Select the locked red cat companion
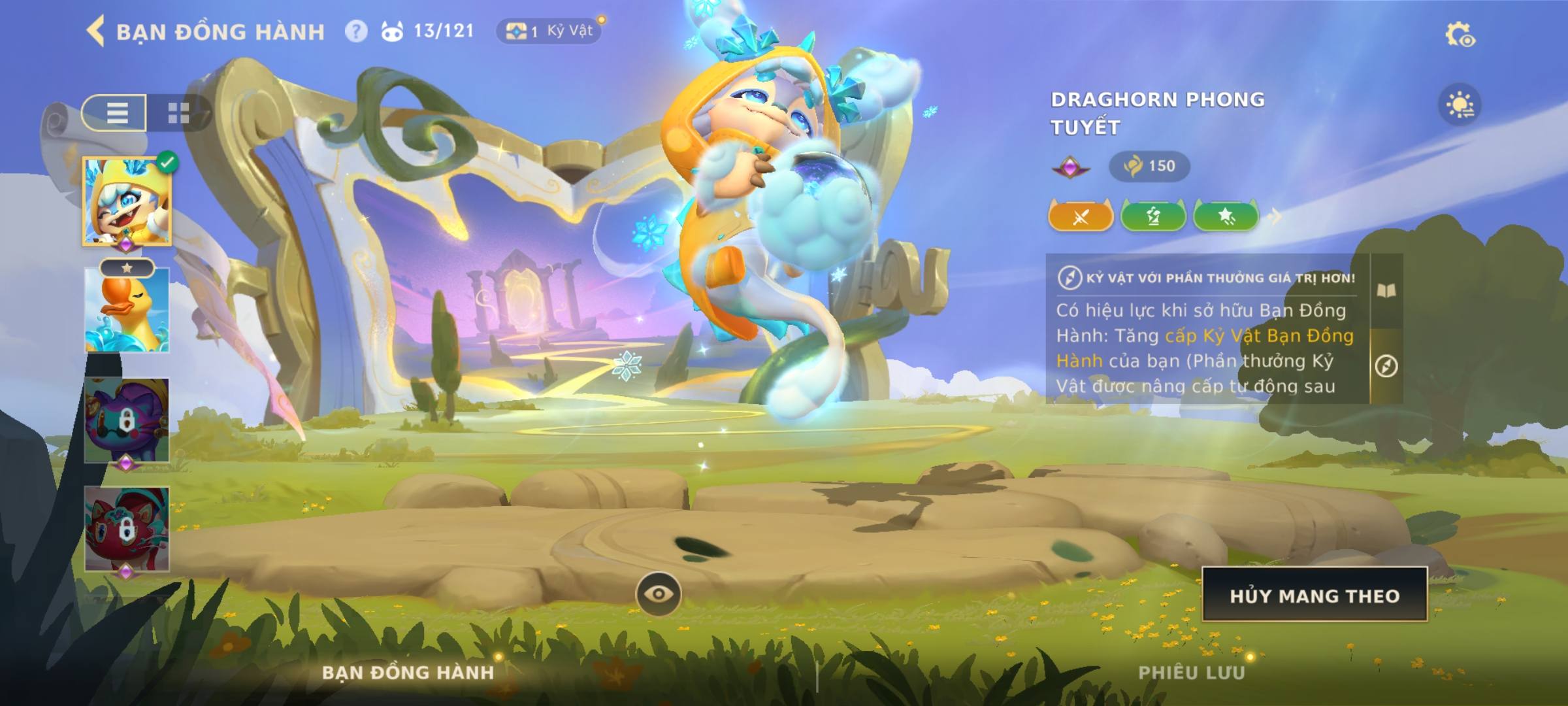 (x=127, y=528)
